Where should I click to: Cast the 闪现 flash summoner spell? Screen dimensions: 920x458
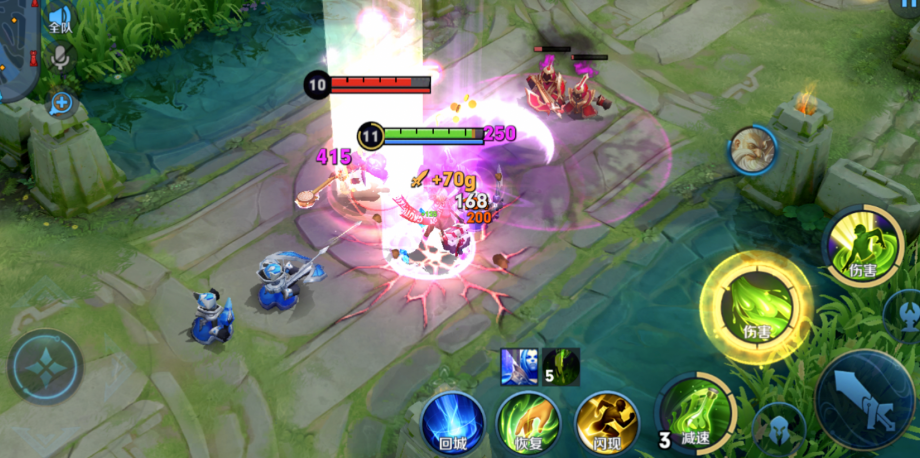click(x=607, y=420)
